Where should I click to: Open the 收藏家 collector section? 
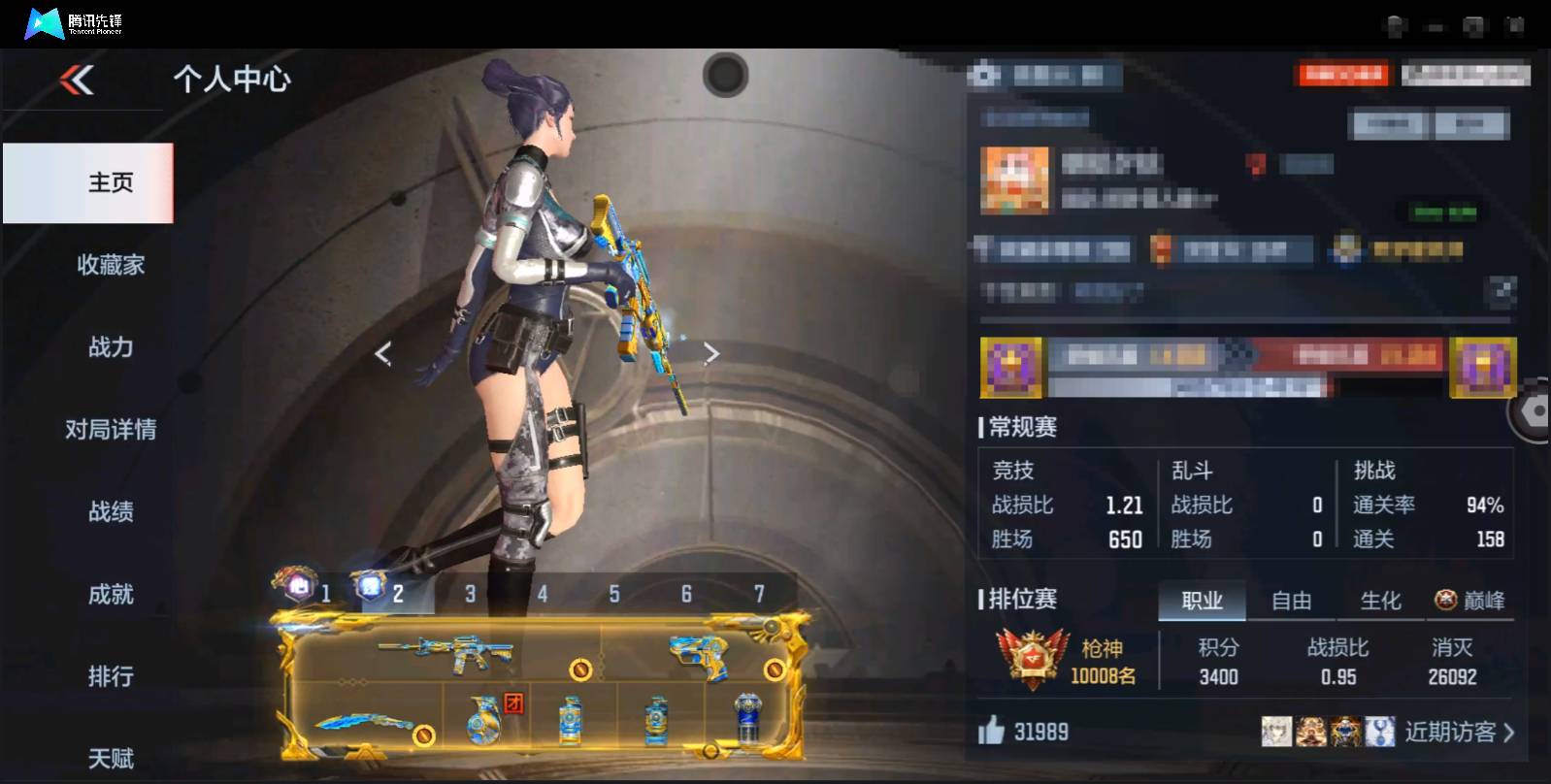click(x=110, y=265)
